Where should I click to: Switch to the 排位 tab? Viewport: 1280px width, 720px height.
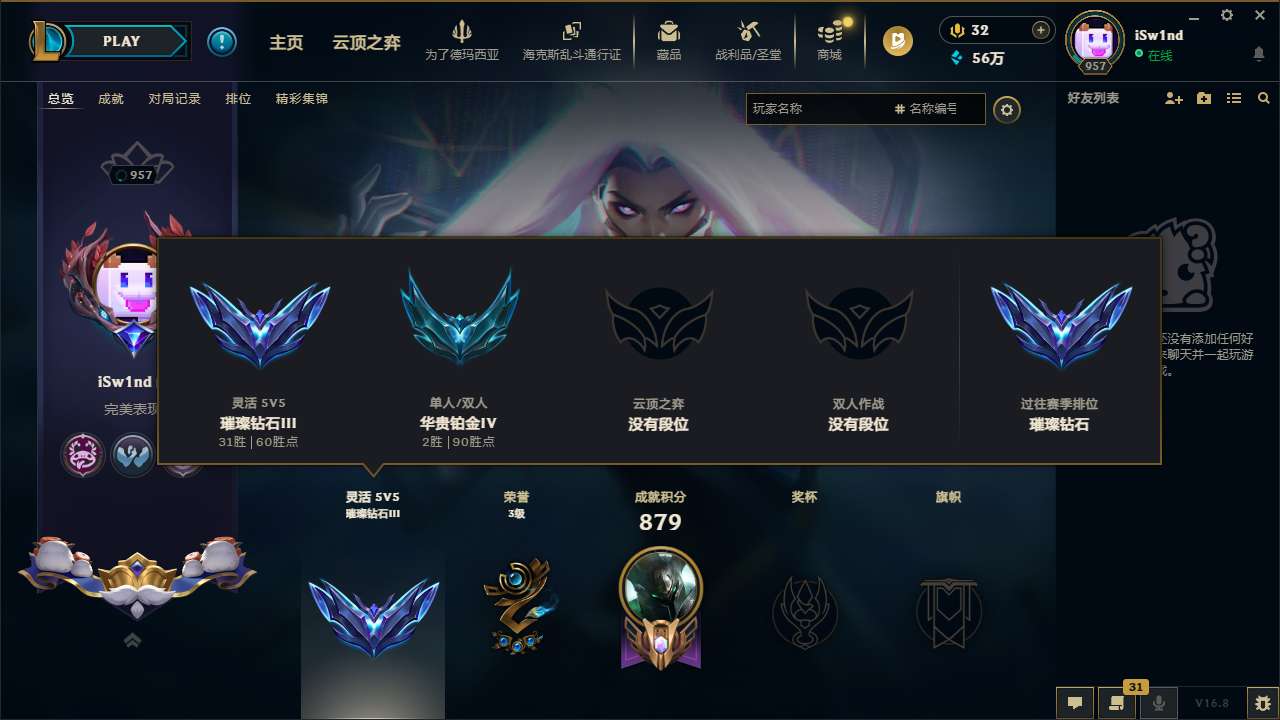pyautogui.click(x=238, y=98)
